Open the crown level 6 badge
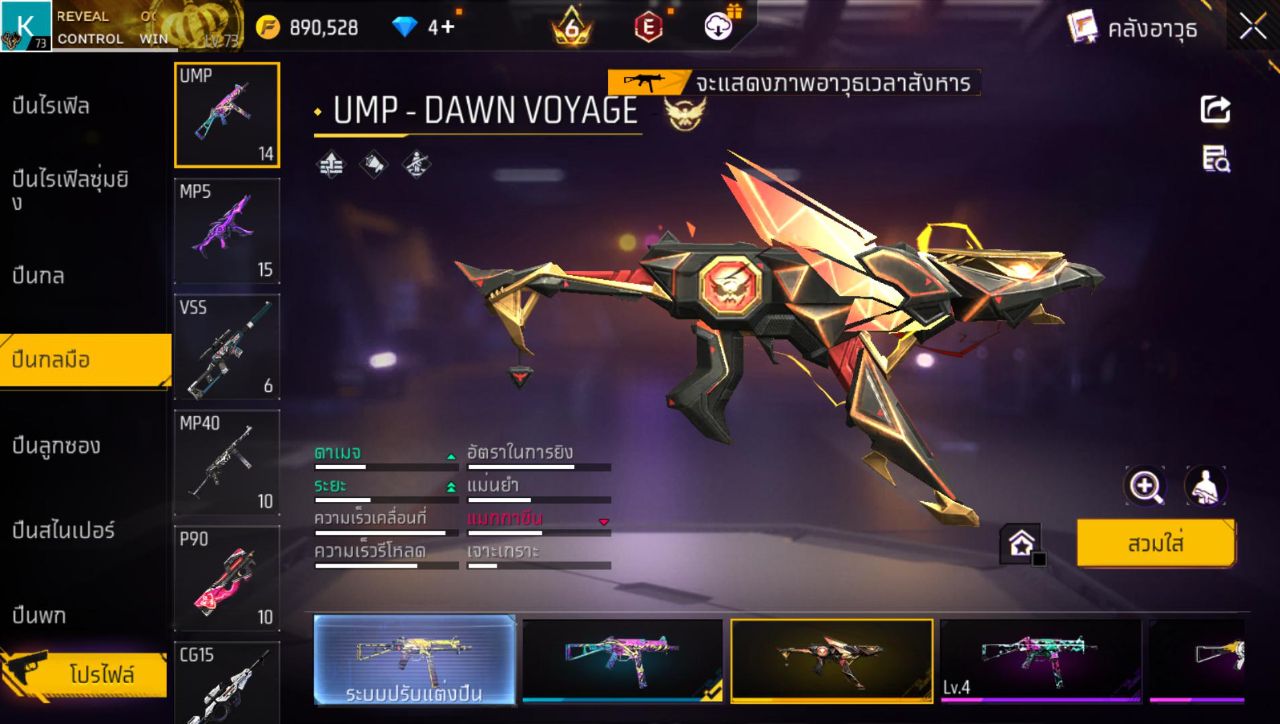The image size is (1280, 724). [x=568, y=27]
